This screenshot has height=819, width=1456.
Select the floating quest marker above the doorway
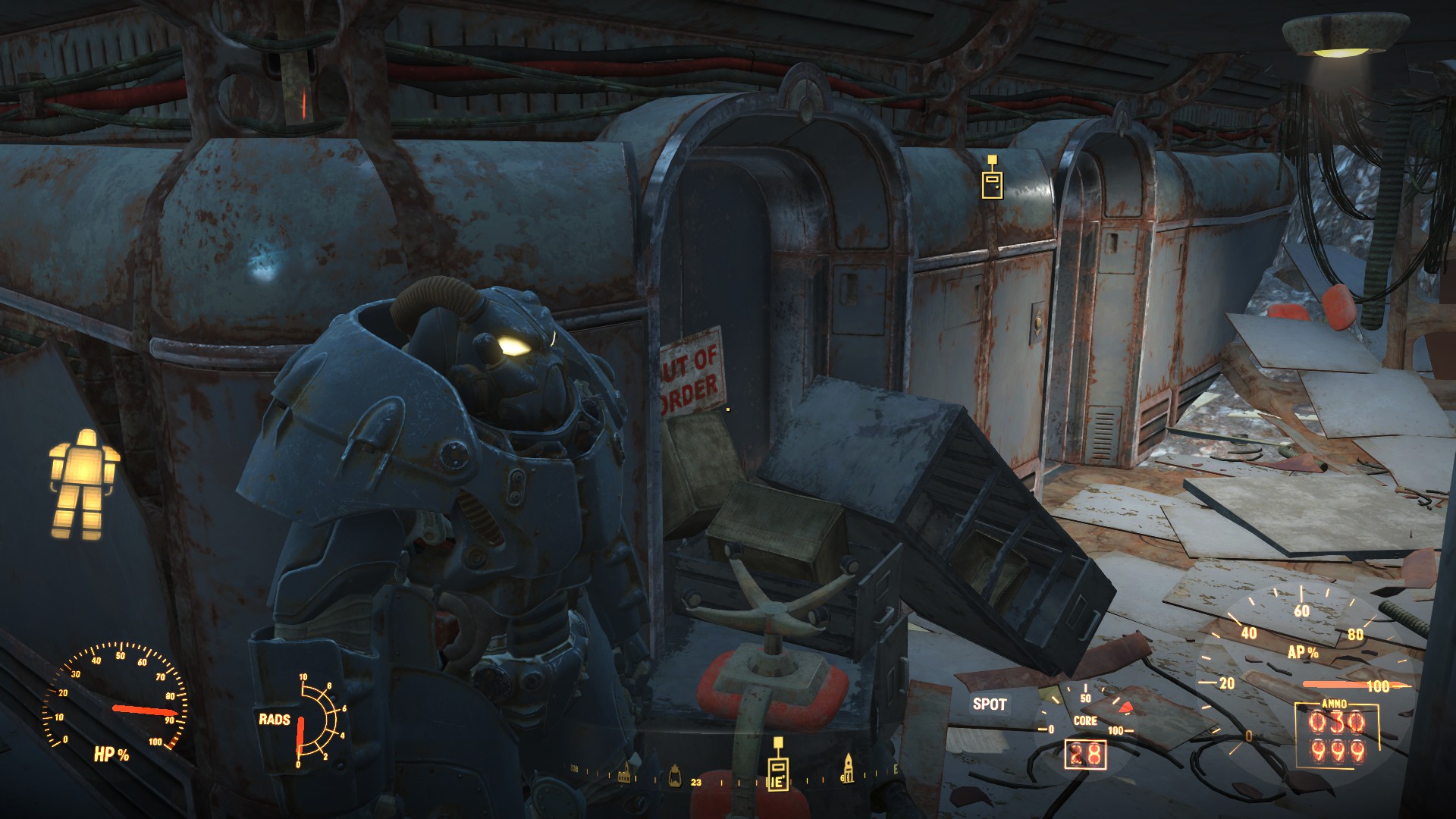click(x=991, y=180)
